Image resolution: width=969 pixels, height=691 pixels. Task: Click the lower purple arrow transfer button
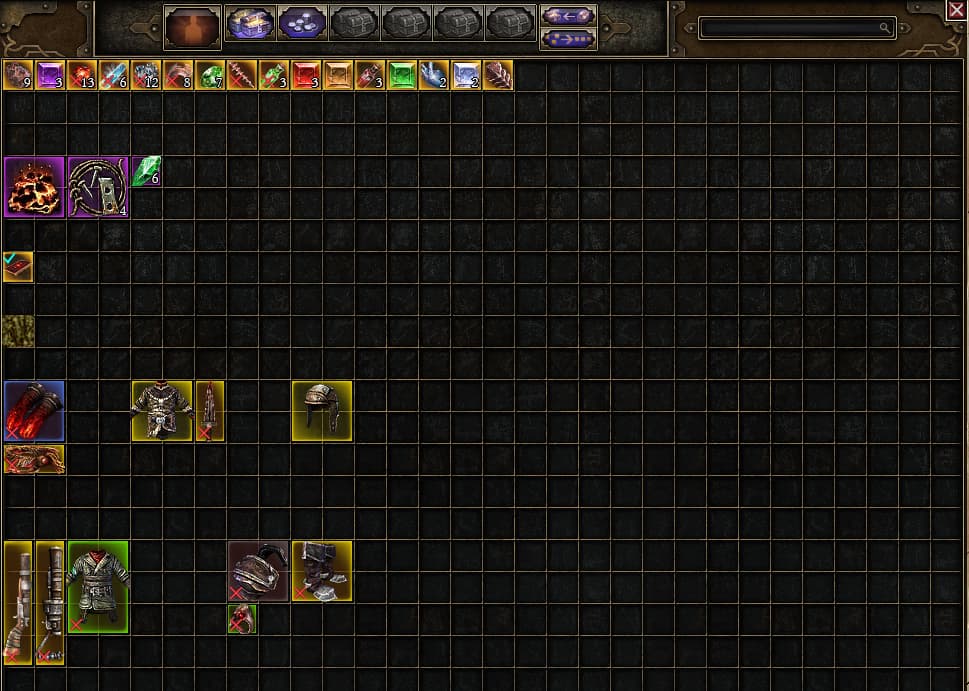click(568, 38)
